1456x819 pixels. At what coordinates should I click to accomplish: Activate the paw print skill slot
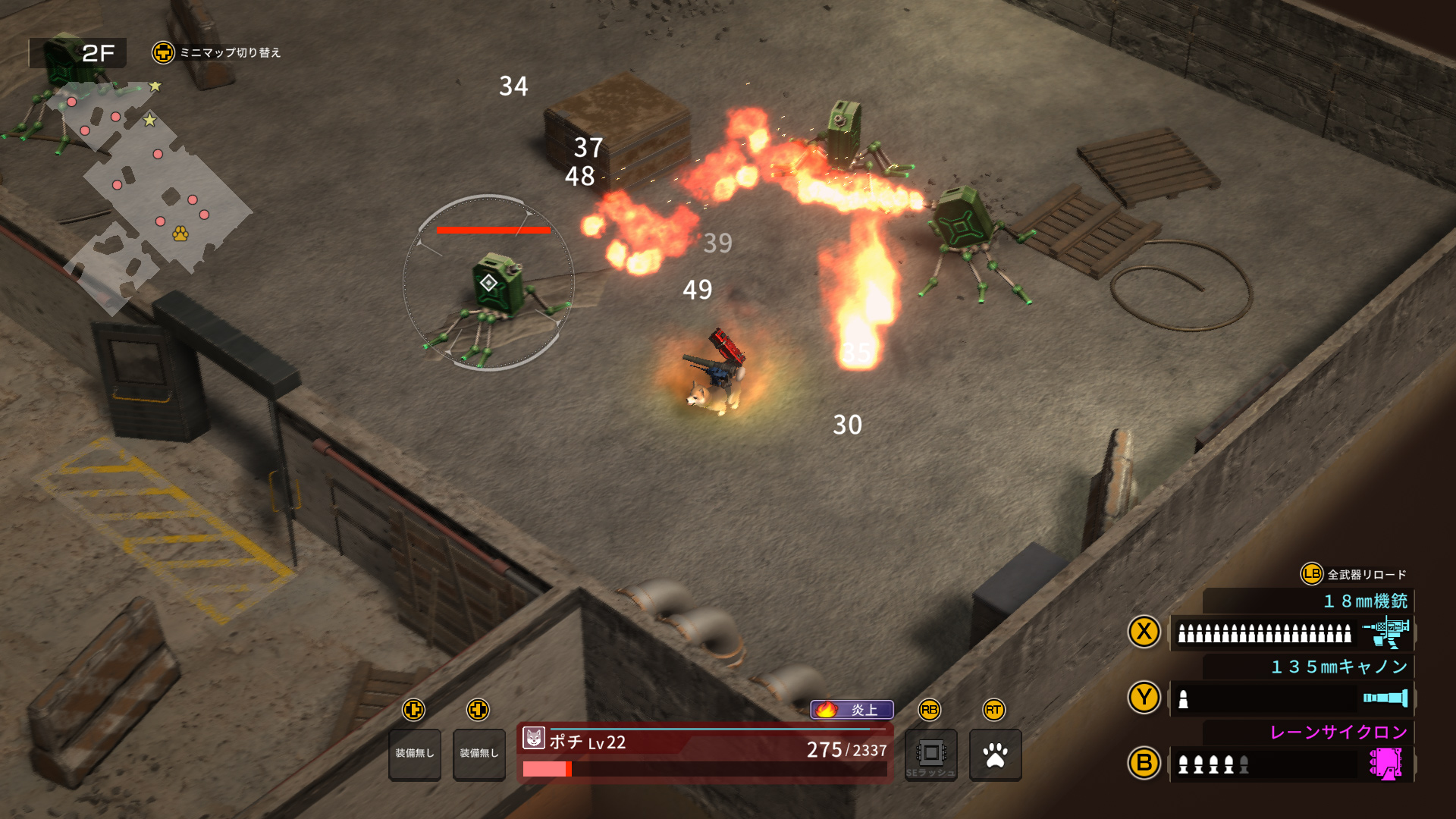[995, 755]
